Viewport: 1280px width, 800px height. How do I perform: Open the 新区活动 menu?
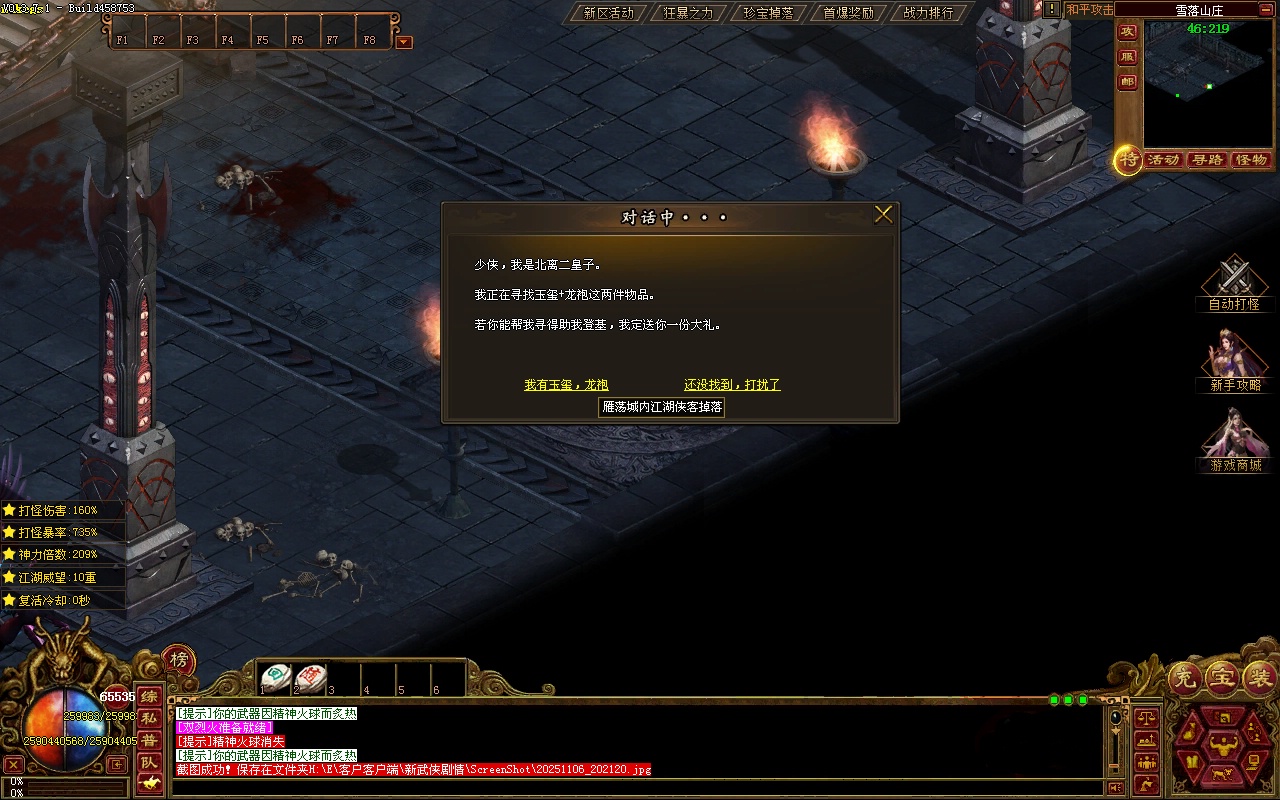[x=608, y=13]
